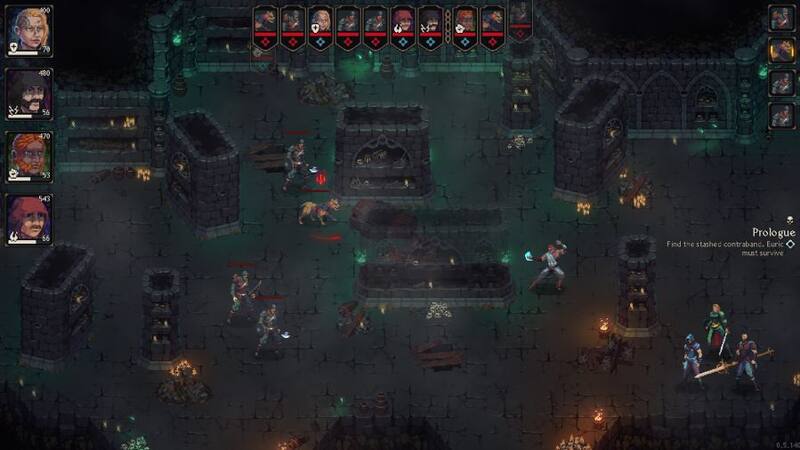
Task: Click the blond hero's turn order banner
Action: (320, 22)
